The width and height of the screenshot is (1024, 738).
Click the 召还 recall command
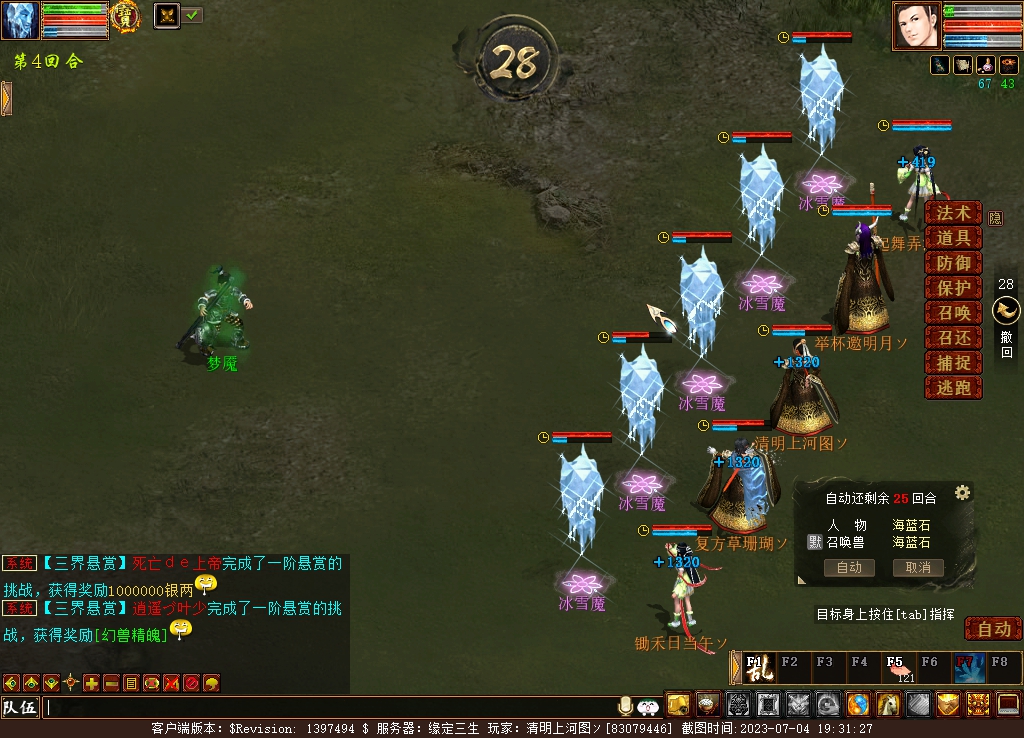(x=952, y=338)
